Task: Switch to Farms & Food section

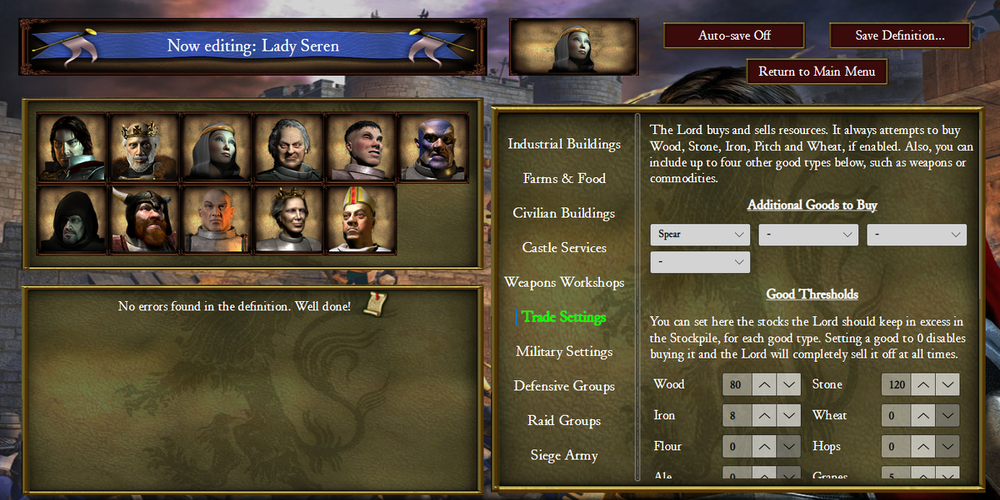Action: click(564, 179)
